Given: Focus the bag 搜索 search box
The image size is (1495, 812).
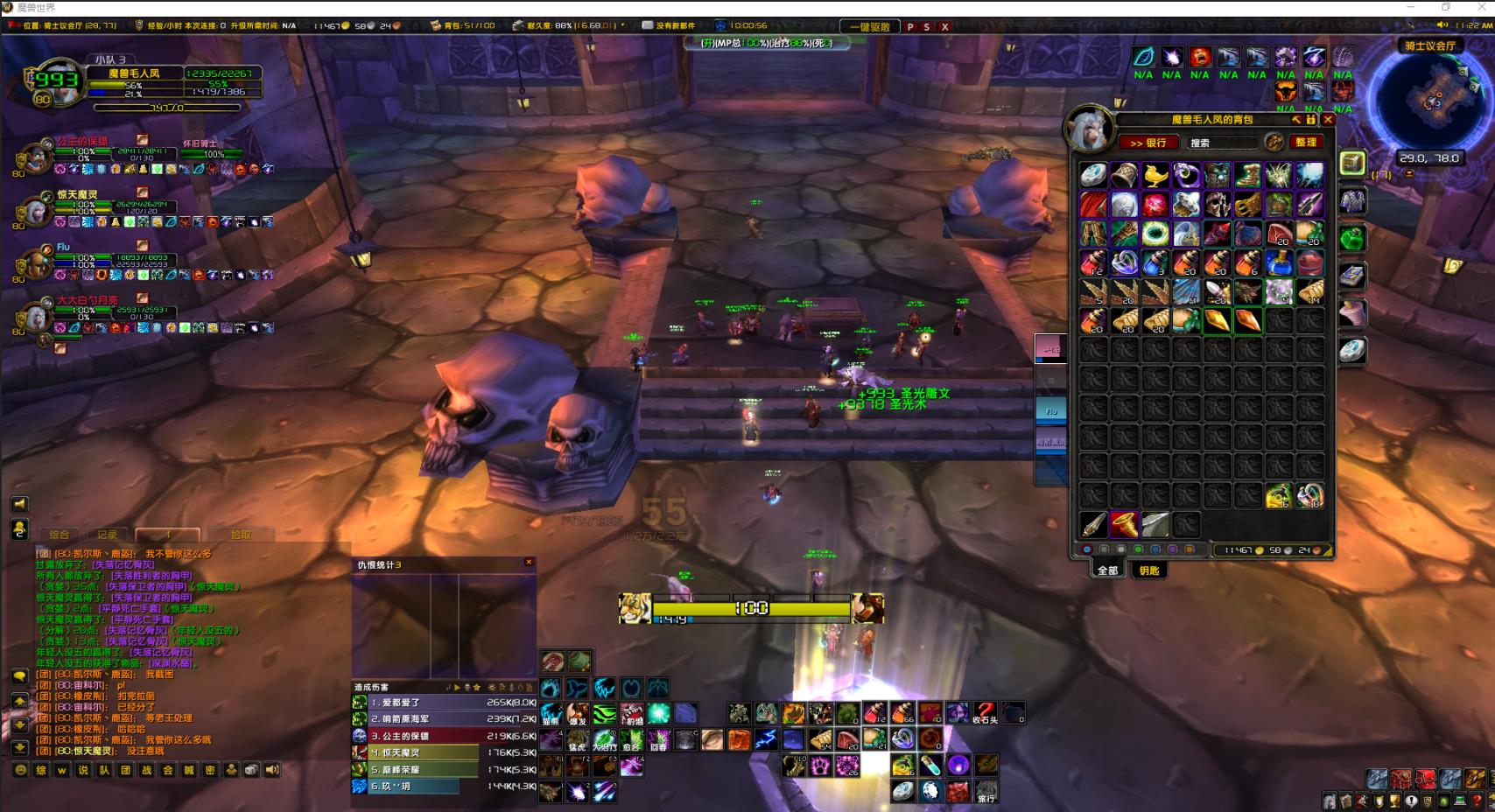Looking at the screenshot, I should [1222, 143].
